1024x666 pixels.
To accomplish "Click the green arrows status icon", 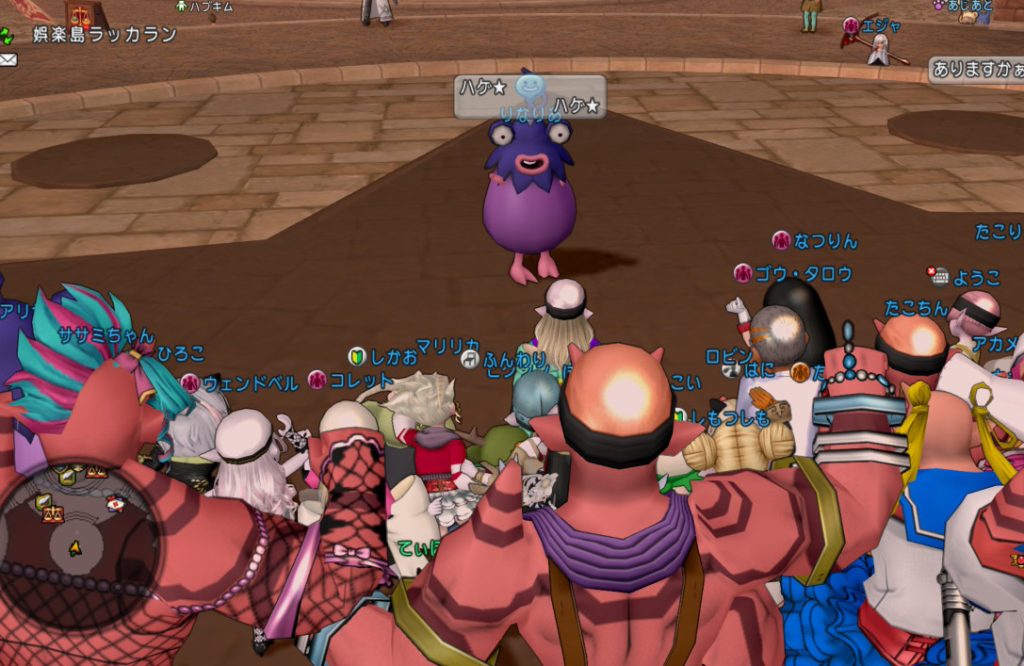I will (8, 37).
